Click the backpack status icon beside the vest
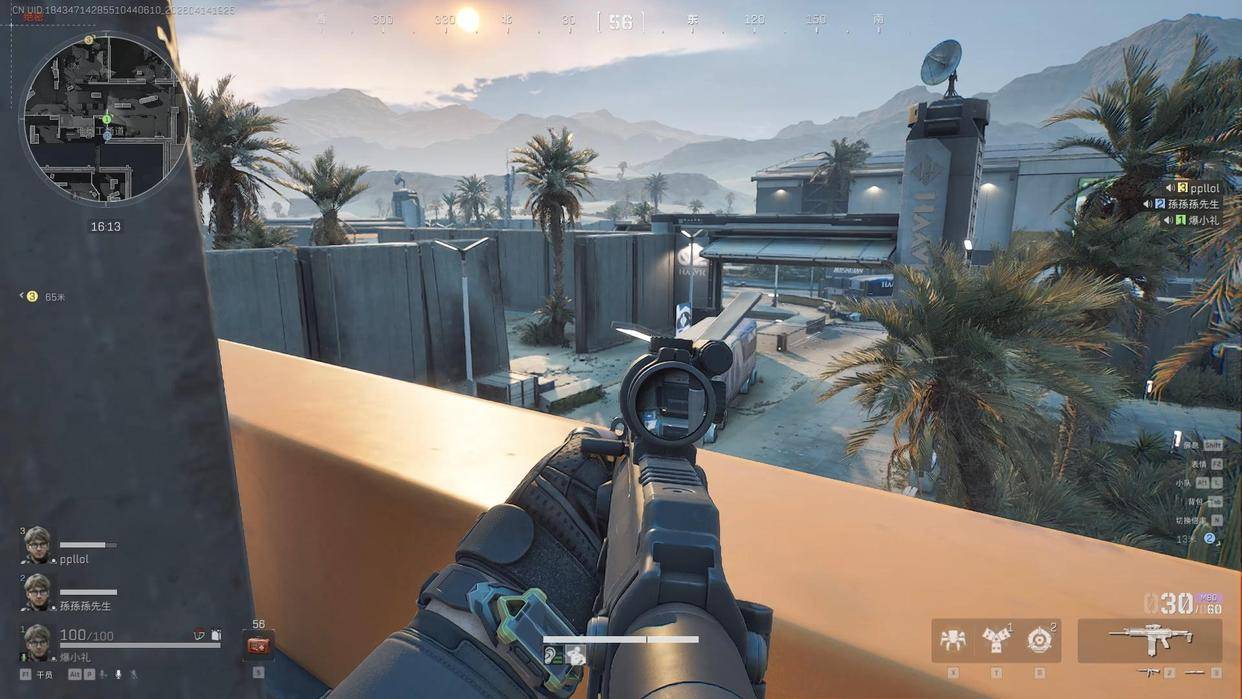The height and width of the screenshot is (699, 1242). pyautogui.click(x=216, y=635)
